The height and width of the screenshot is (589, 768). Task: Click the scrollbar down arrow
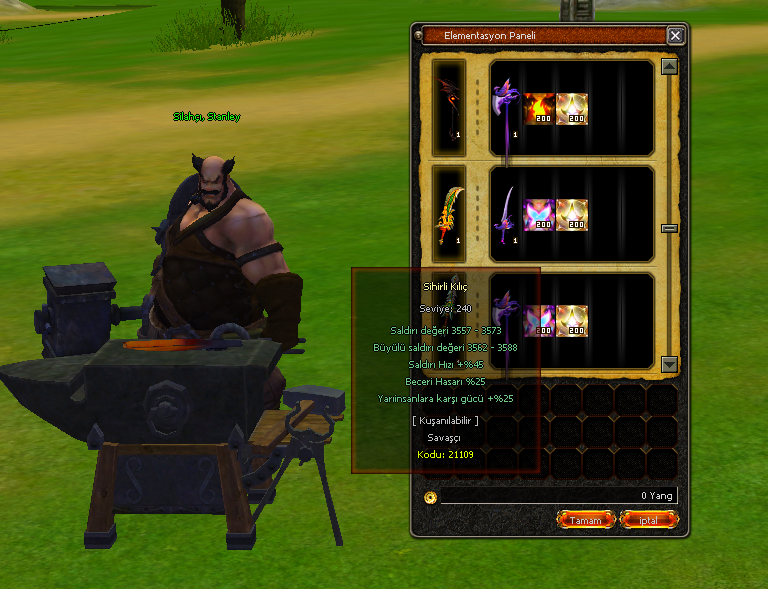670,365
